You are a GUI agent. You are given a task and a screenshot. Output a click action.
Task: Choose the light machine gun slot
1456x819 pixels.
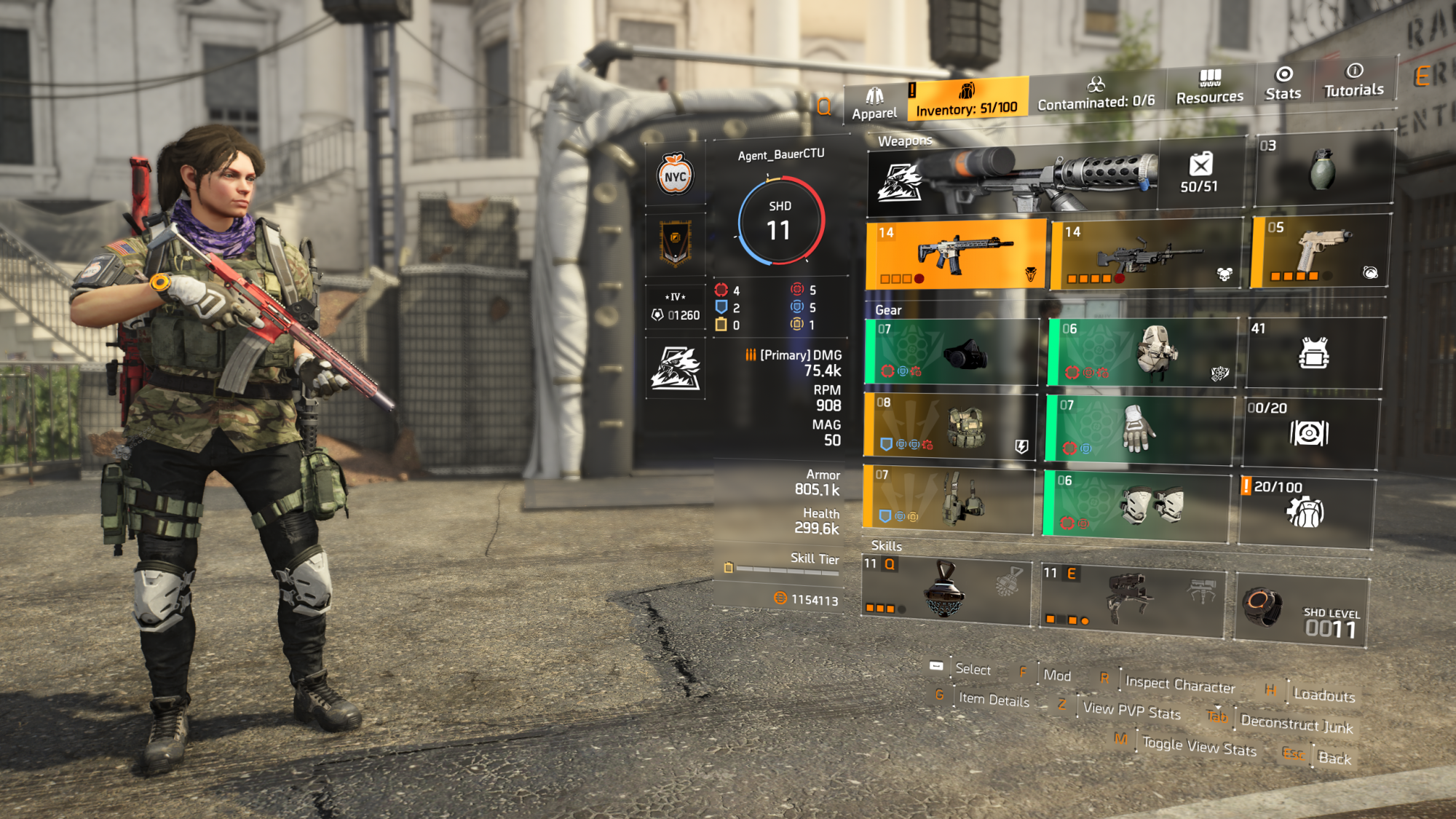pos(1147,254)
